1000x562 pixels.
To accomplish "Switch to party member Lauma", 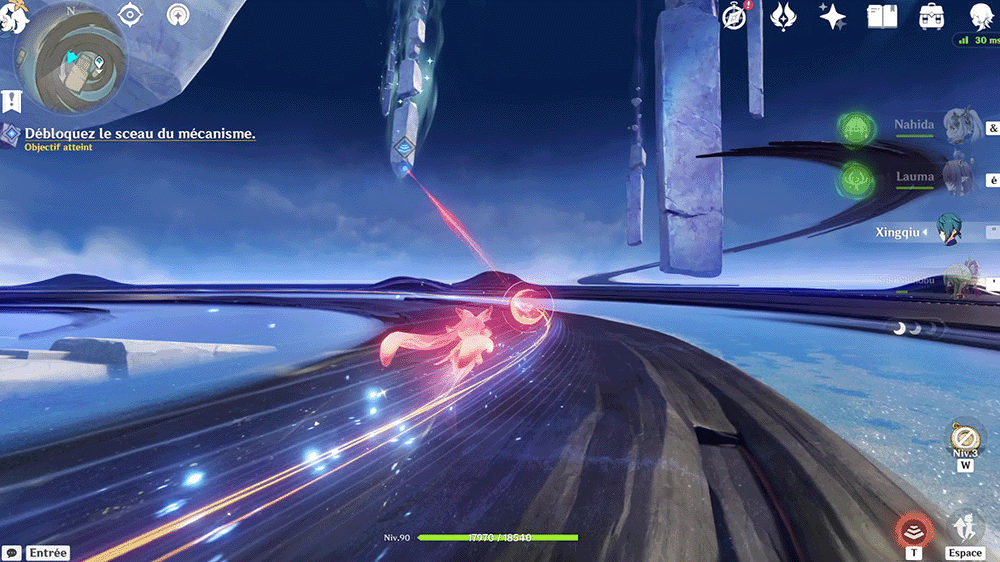I will click(958, 178).
